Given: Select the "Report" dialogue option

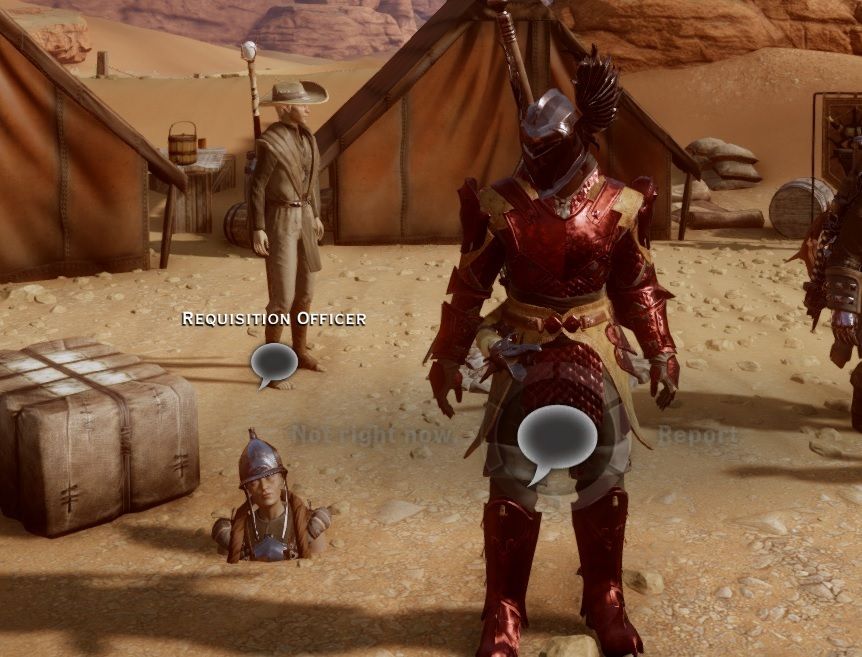Looking at the screenshot, I should (697, 435).
